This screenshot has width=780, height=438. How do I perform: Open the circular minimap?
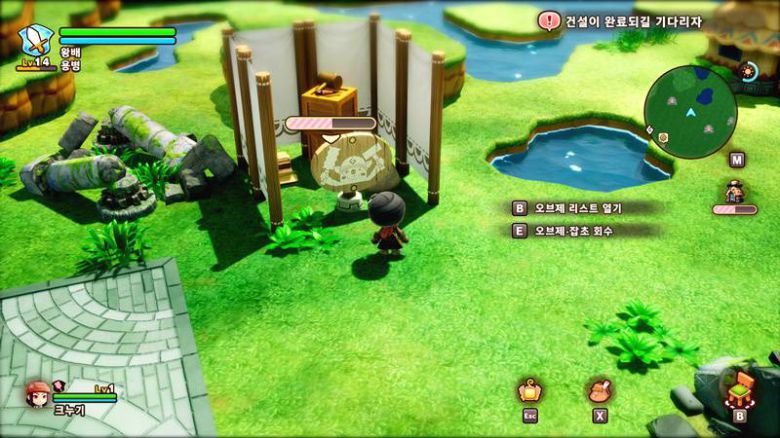690,112
